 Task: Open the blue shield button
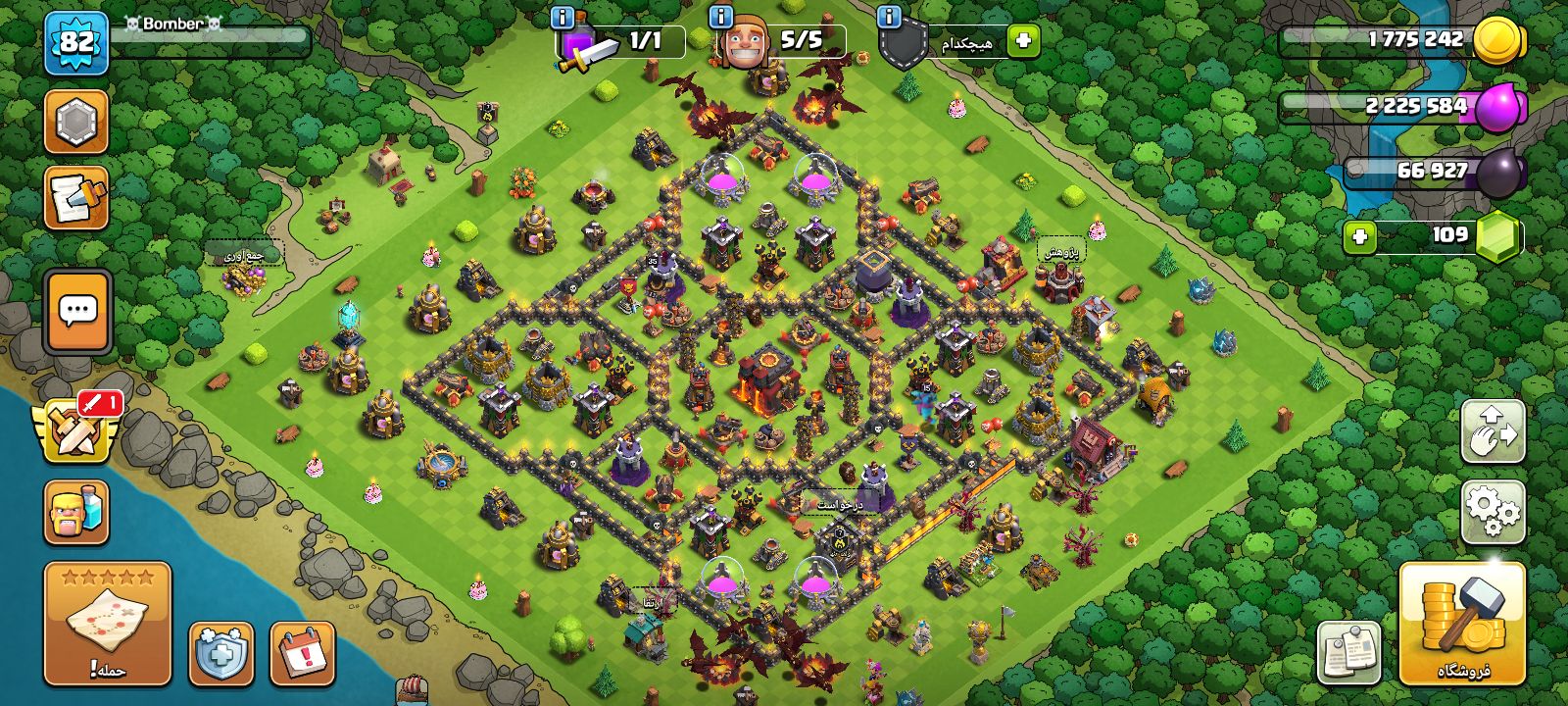click(x=220, y=652)
